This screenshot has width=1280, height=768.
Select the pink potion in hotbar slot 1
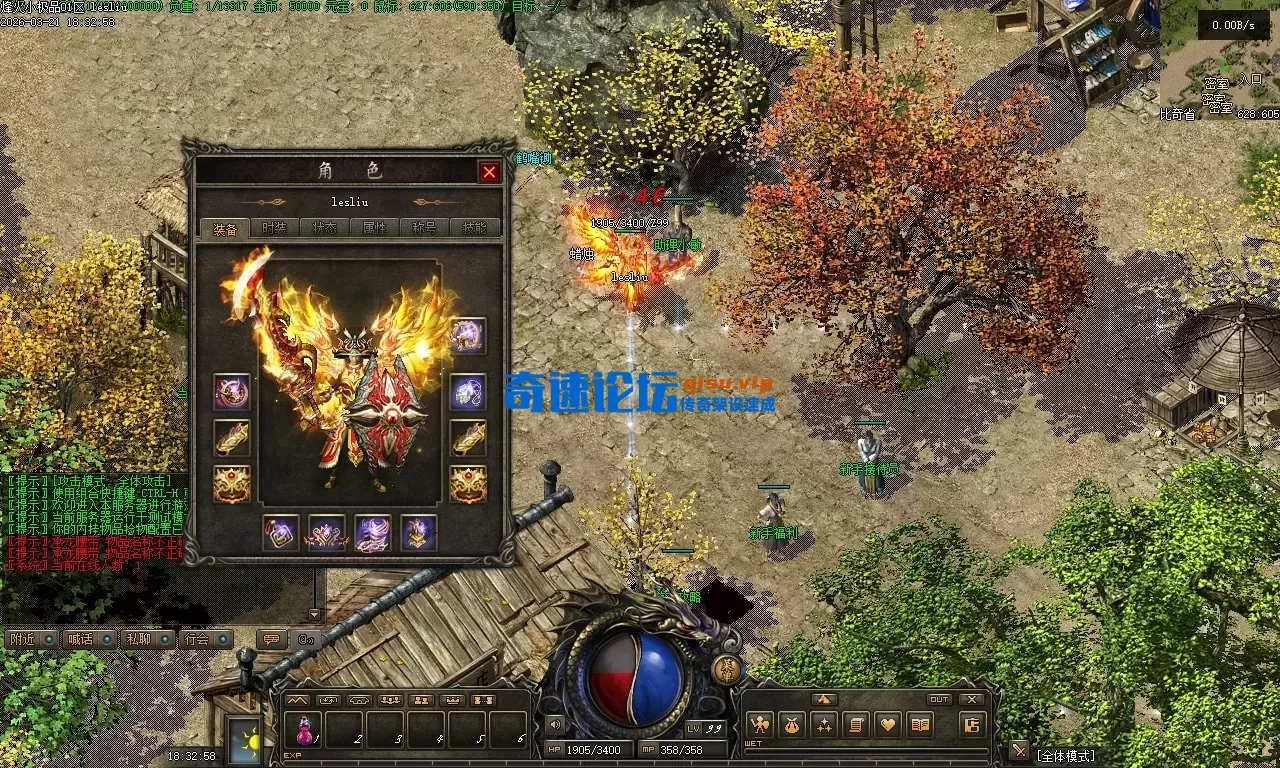tap(304, 731)
